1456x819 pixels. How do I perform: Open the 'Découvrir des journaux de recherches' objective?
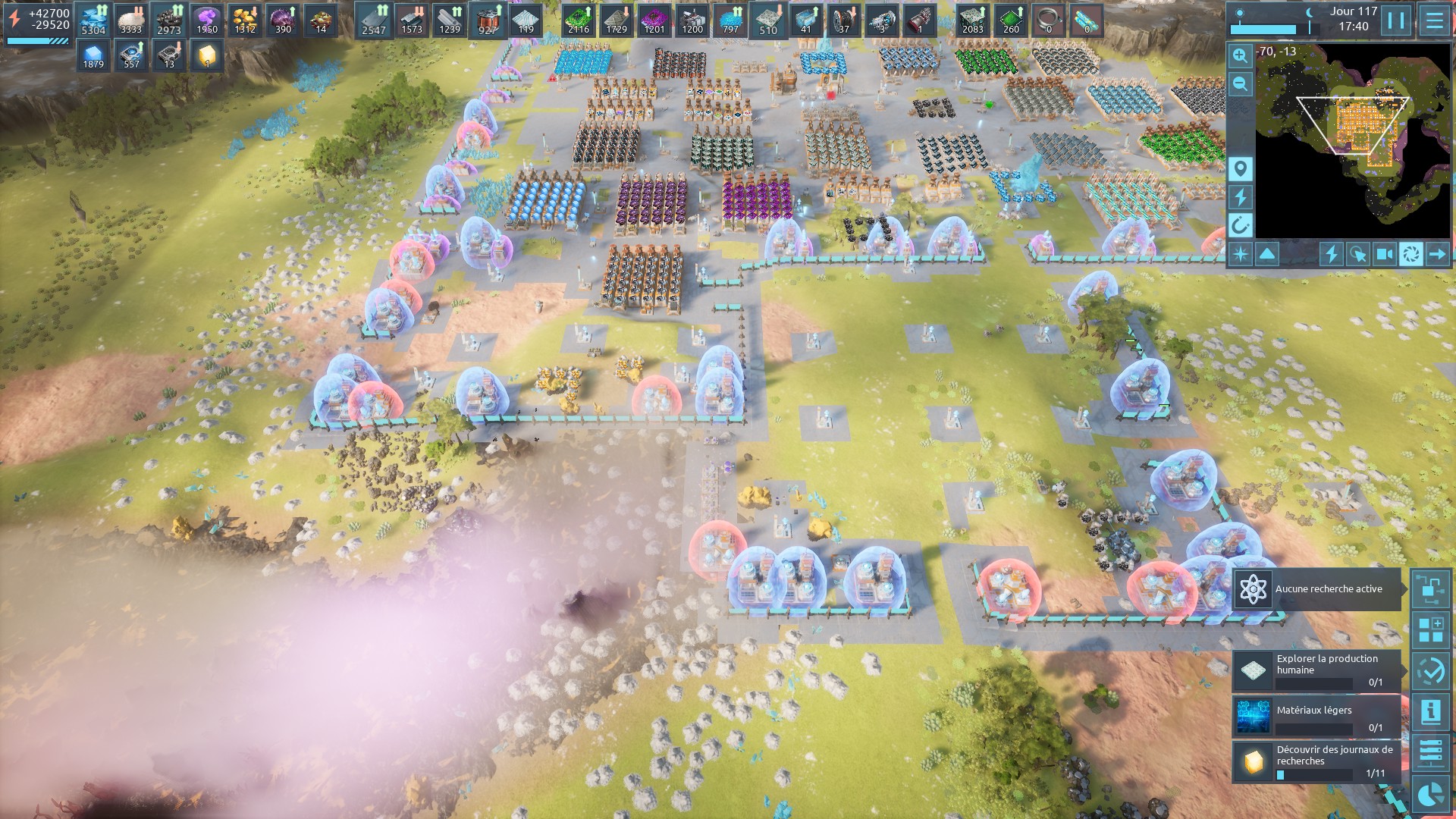pyautogui.click(x=1317, y=761)
